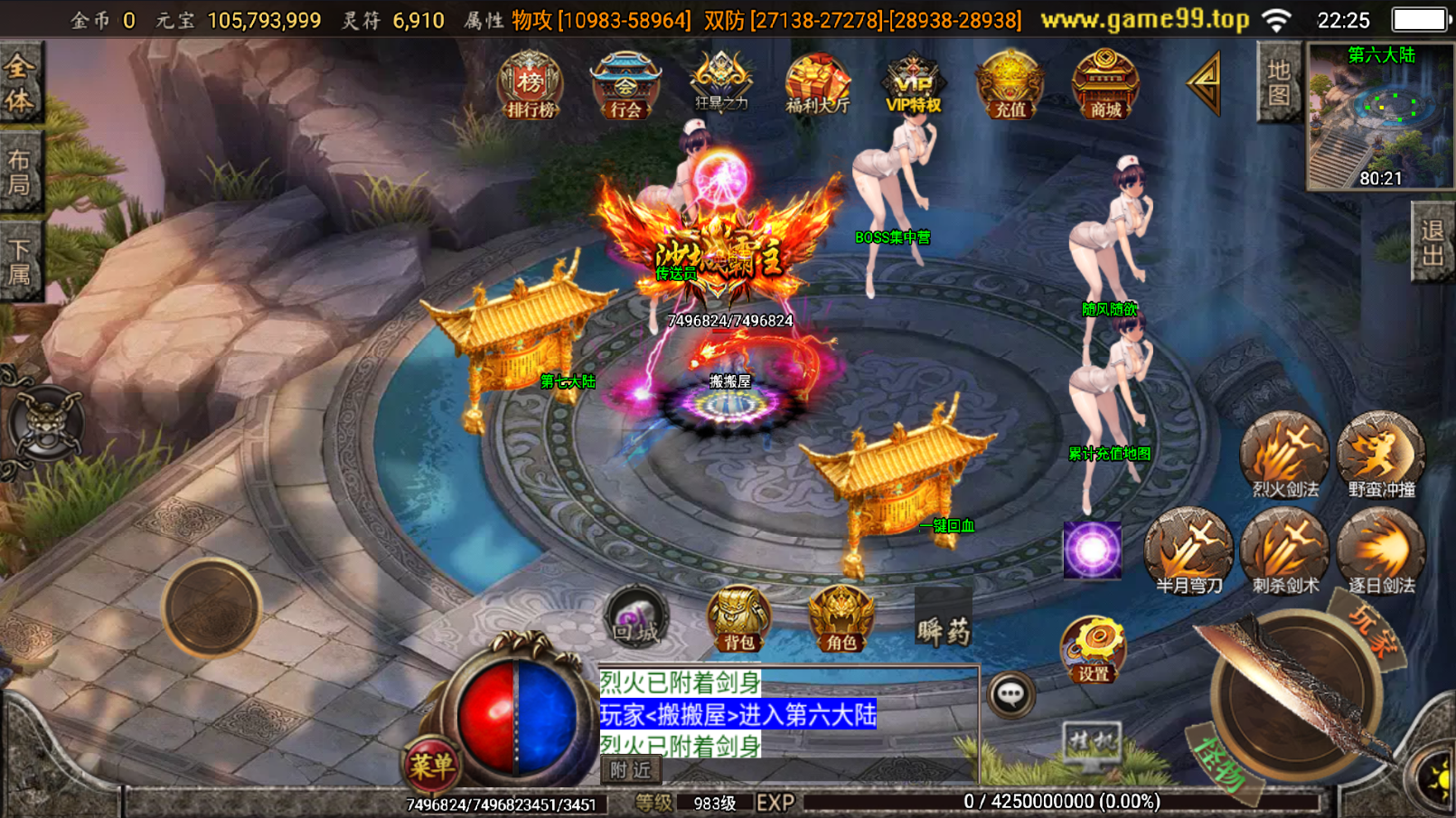Select the 退出 exit button
Screen dimensions: 1456x818
coord(1433,243)
